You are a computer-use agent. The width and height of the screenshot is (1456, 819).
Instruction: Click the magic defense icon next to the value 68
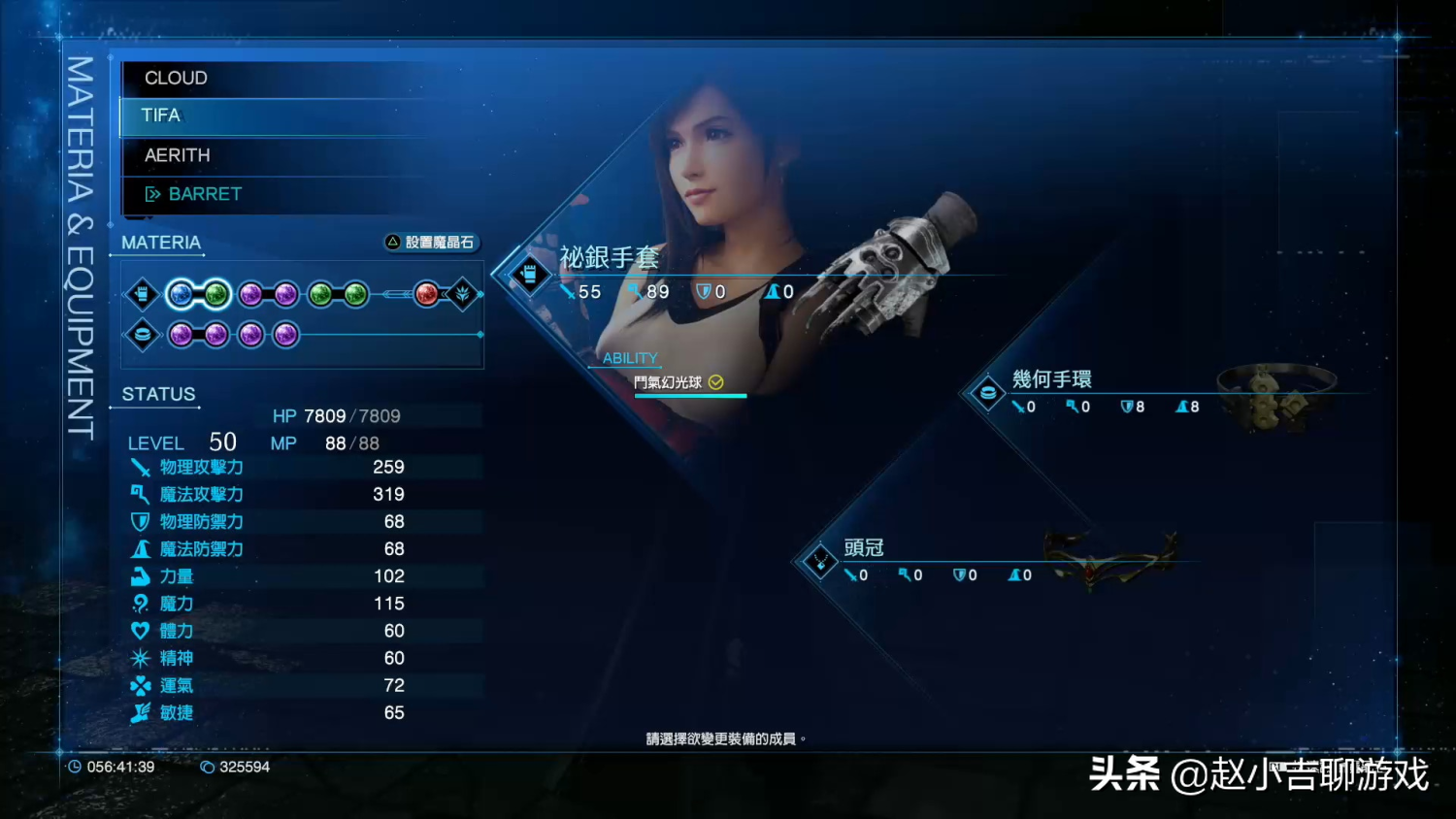[x=140, y=548]
